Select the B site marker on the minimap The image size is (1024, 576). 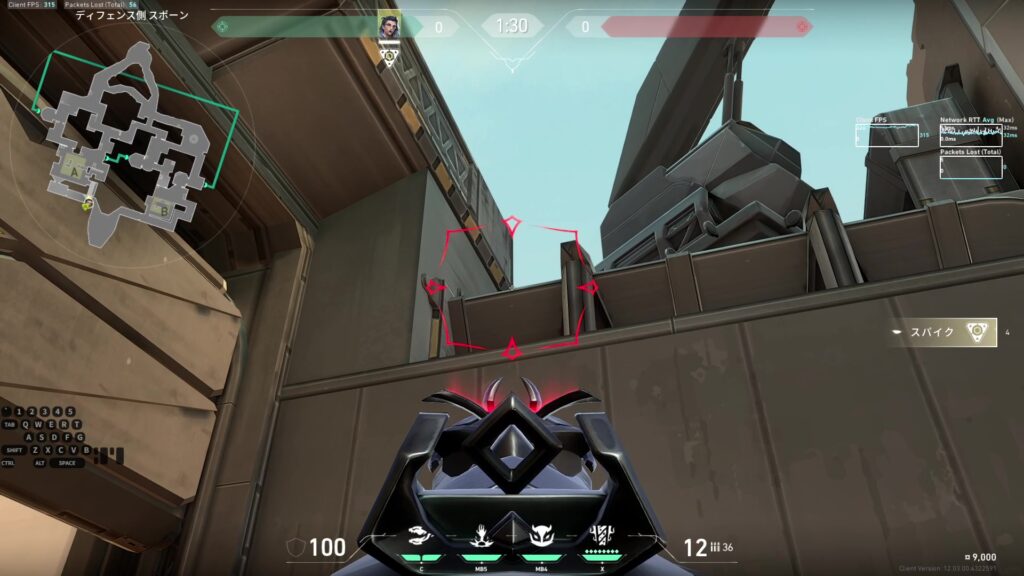coord(162,210)
